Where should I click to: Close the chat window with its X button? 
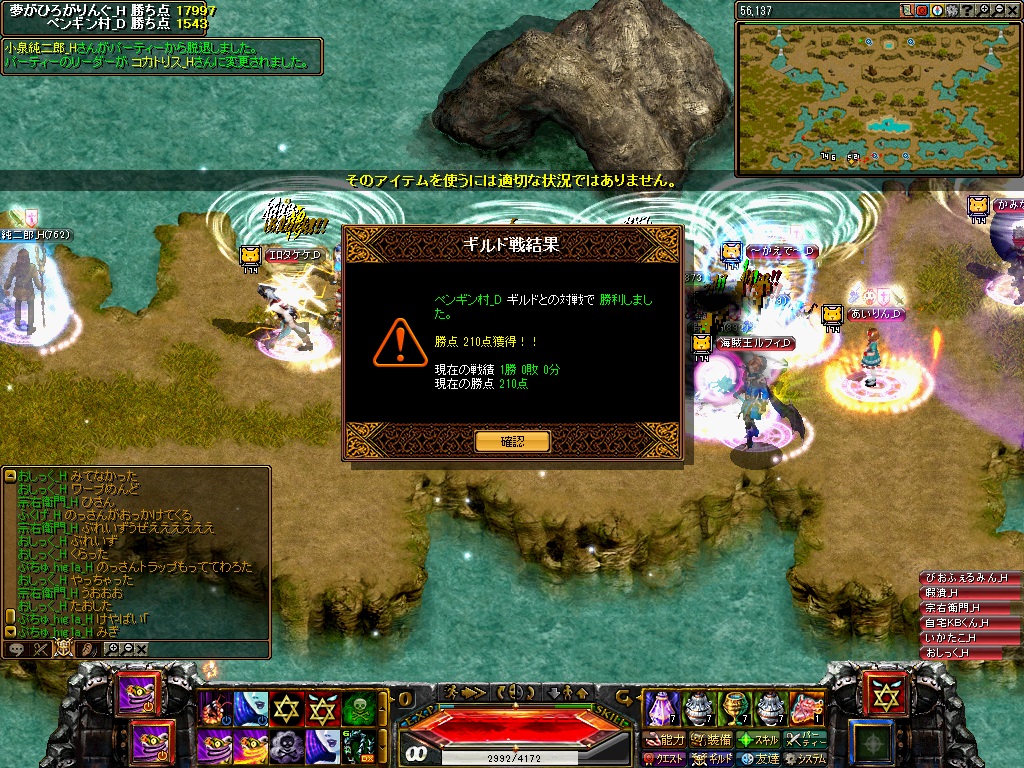pos(141,649)
